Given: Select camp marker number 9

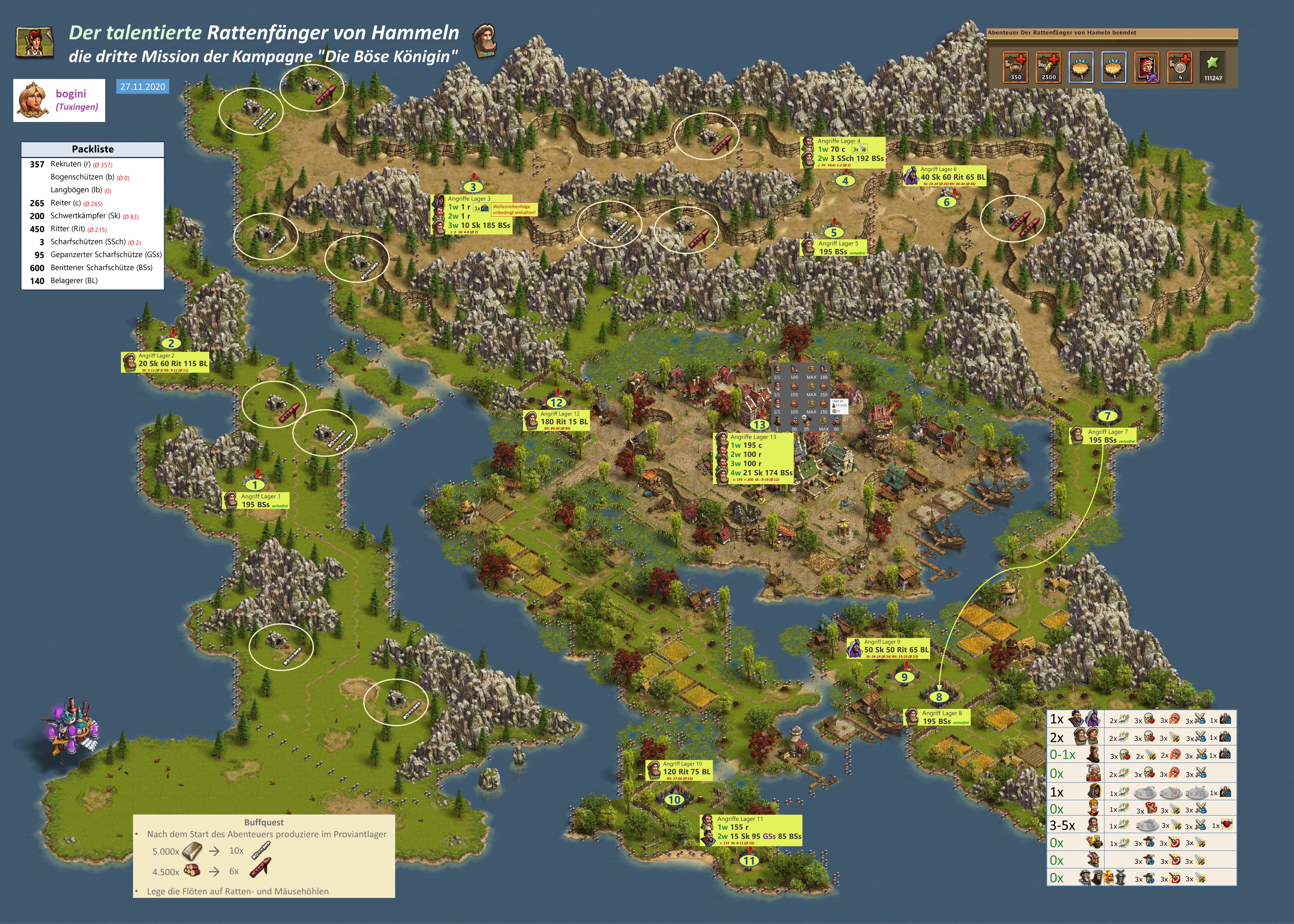Looking at the screenshot, I should pos(904,677).
